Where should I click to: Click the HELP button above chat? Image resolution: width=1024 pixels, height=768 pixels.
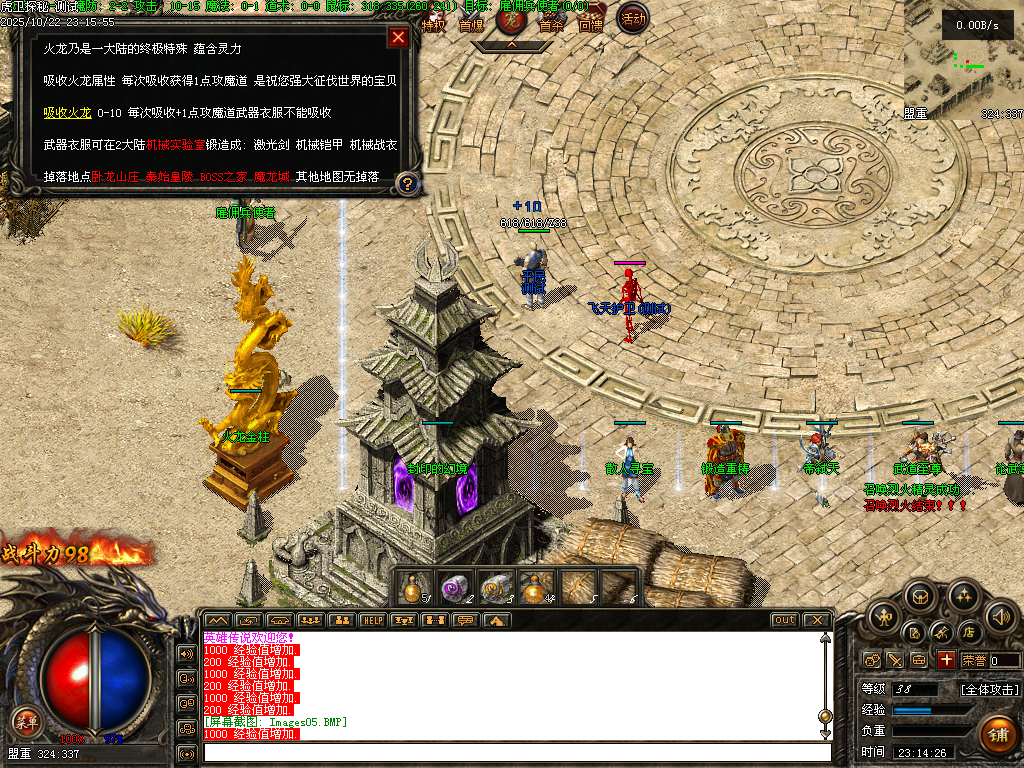pos(372,620)
